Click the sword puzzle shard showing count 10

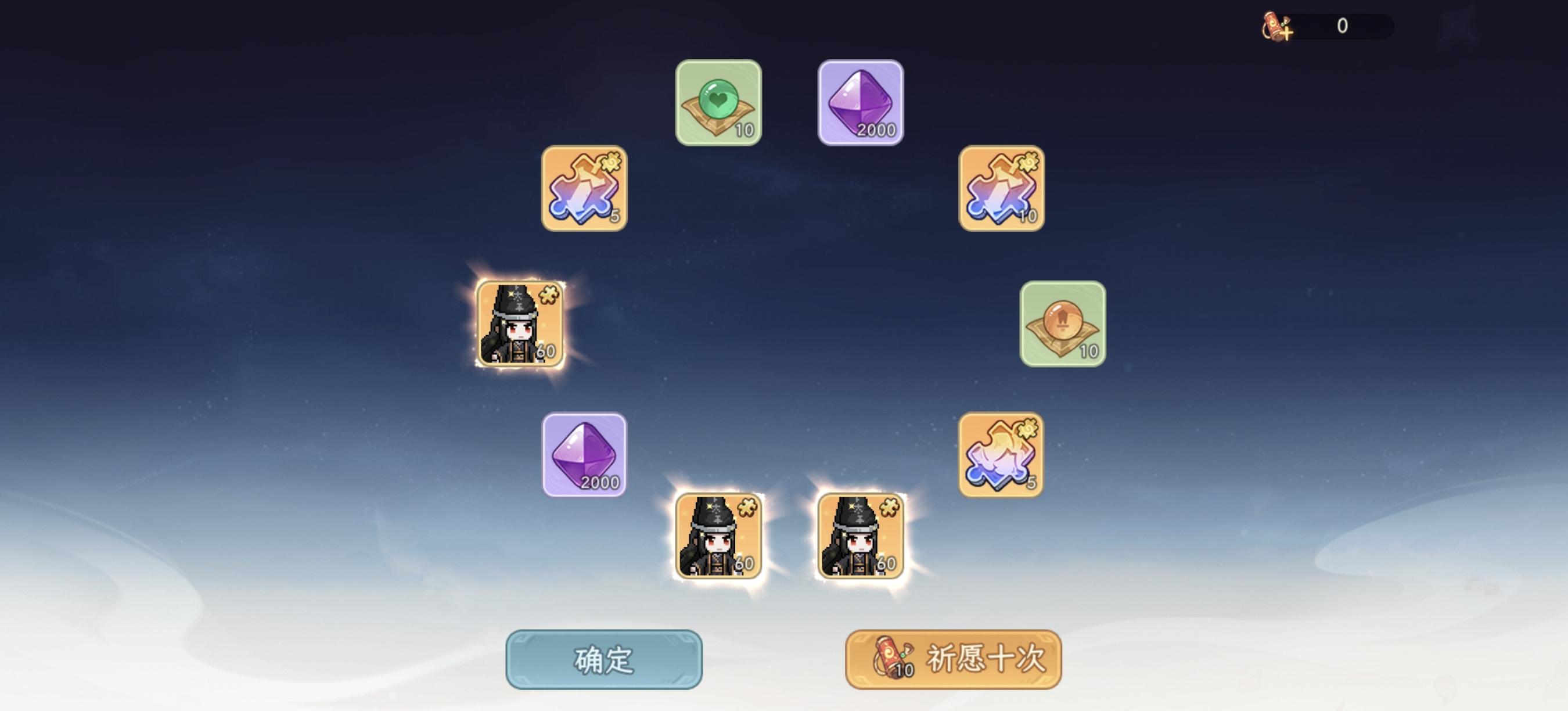pyautogui.click(x=1002, y=191)
